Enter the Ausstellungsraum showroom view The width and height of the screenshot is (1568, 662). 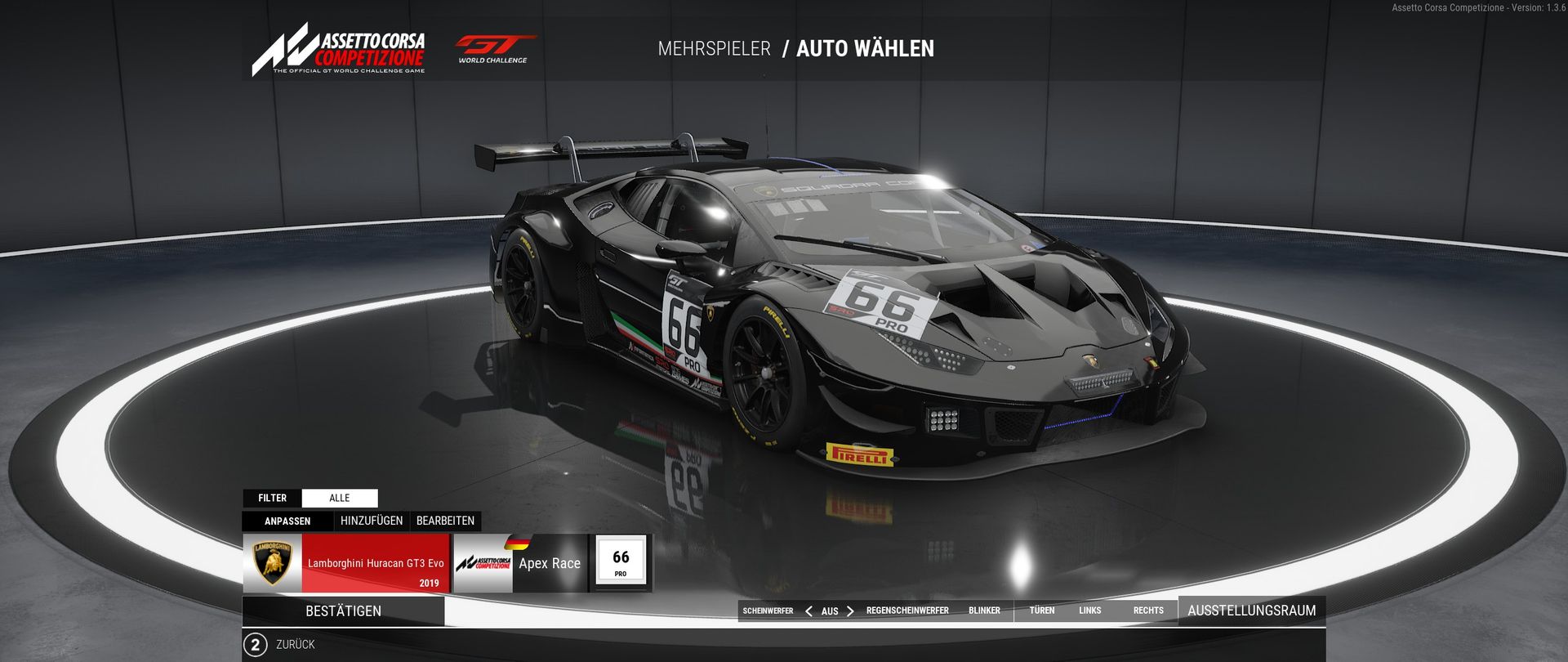click(x=1251, y=611)
